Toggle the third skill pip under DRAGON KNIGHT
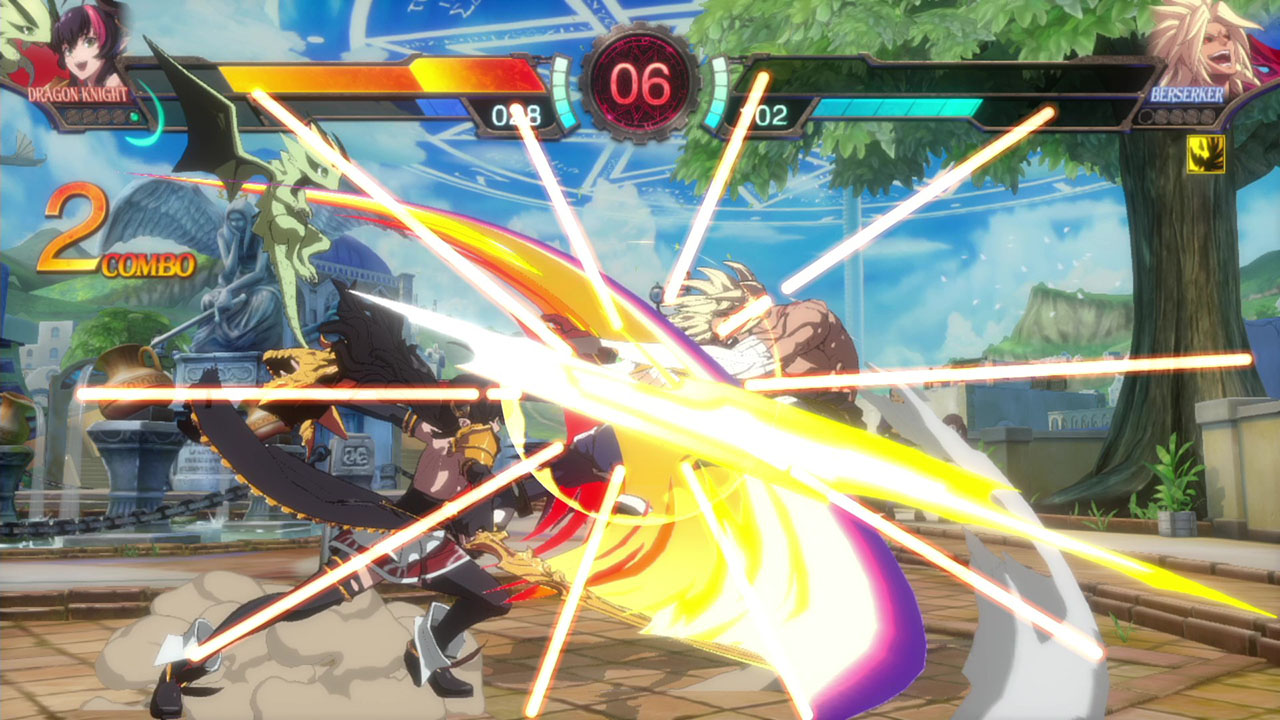The width and height of the screenshot is (1280, 720). pyautogui.click(x=101, y=114)
